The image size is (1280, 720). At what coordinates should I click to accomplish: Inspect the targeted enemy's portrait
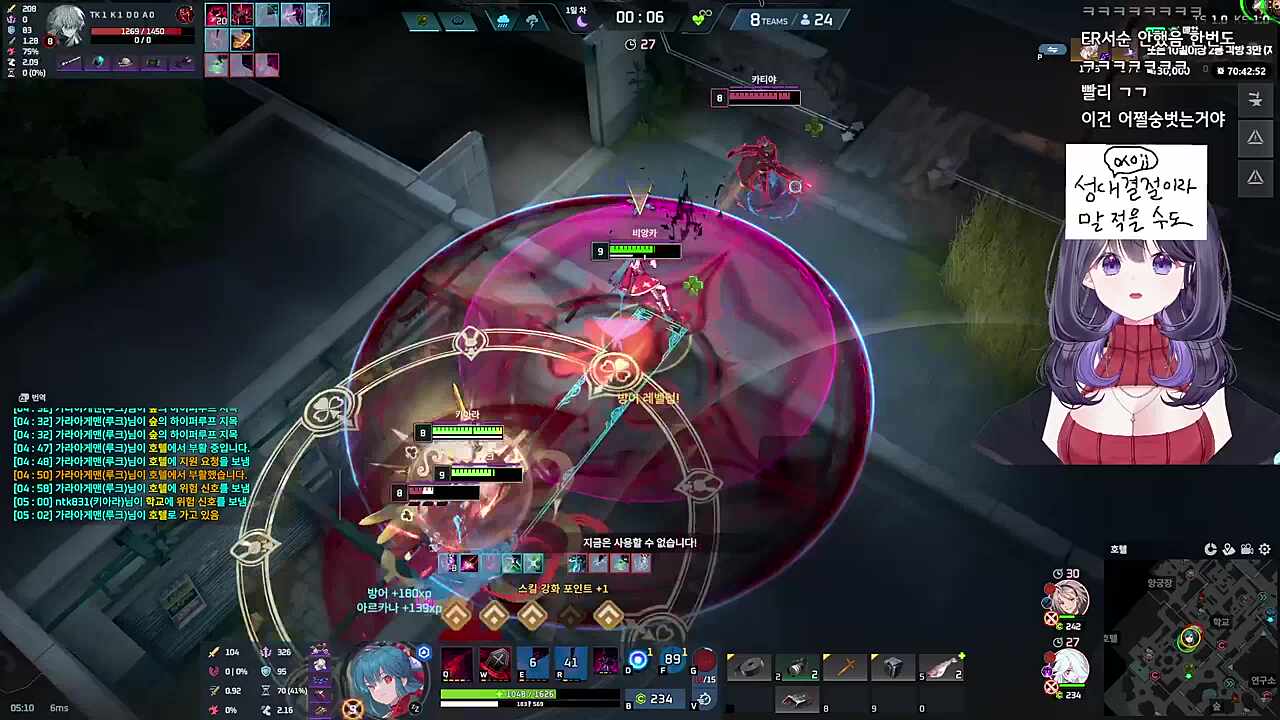(x=66, y=22)
